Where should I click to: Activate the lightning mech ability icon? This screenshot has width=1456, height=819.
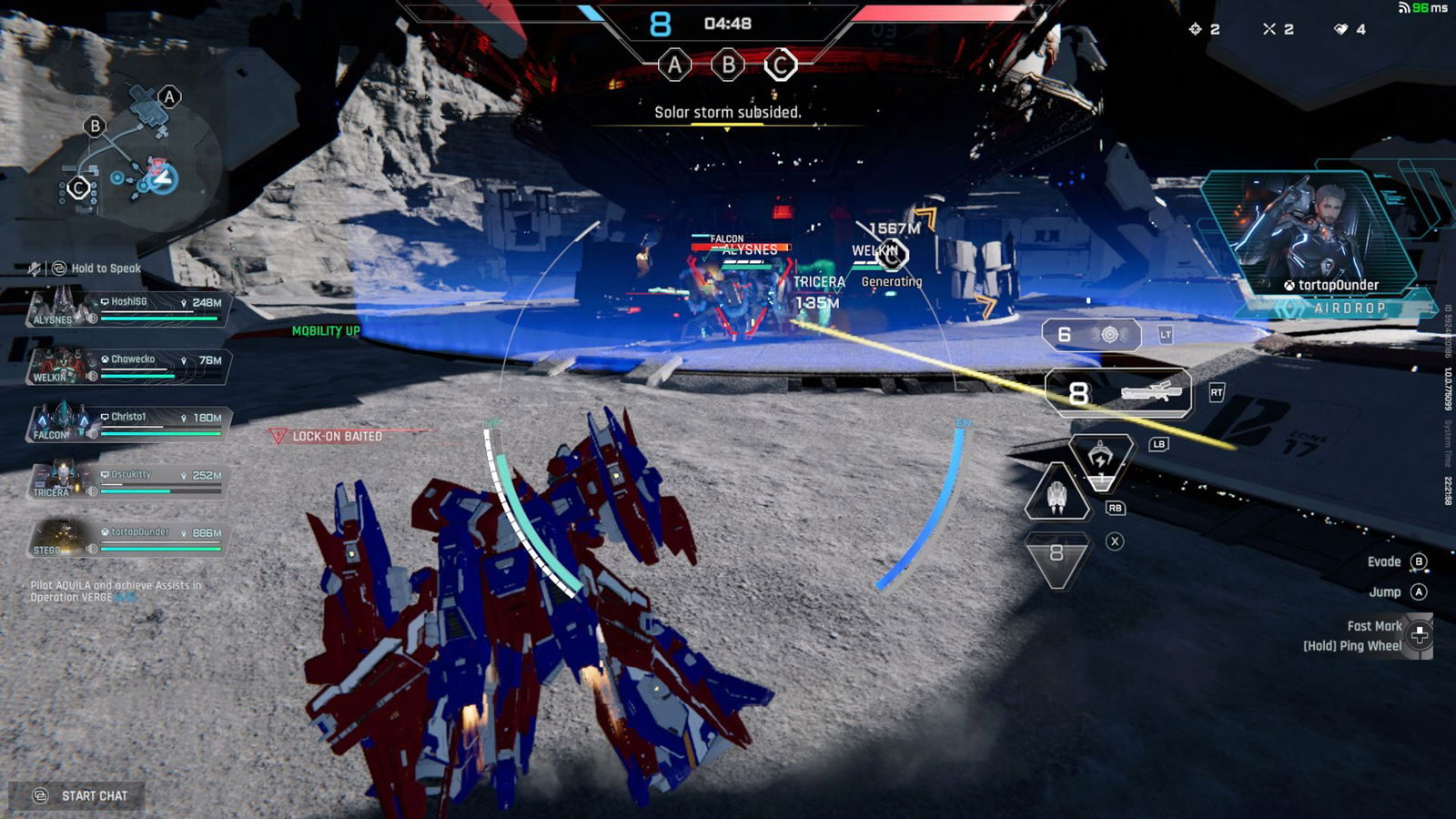click(x=1100, y=460)
